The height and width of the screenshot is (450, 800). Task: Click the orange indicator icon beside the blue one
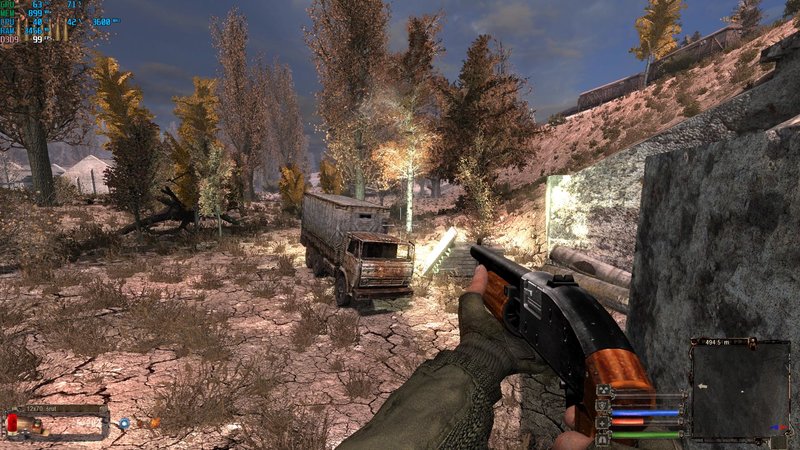pos(154,423)
